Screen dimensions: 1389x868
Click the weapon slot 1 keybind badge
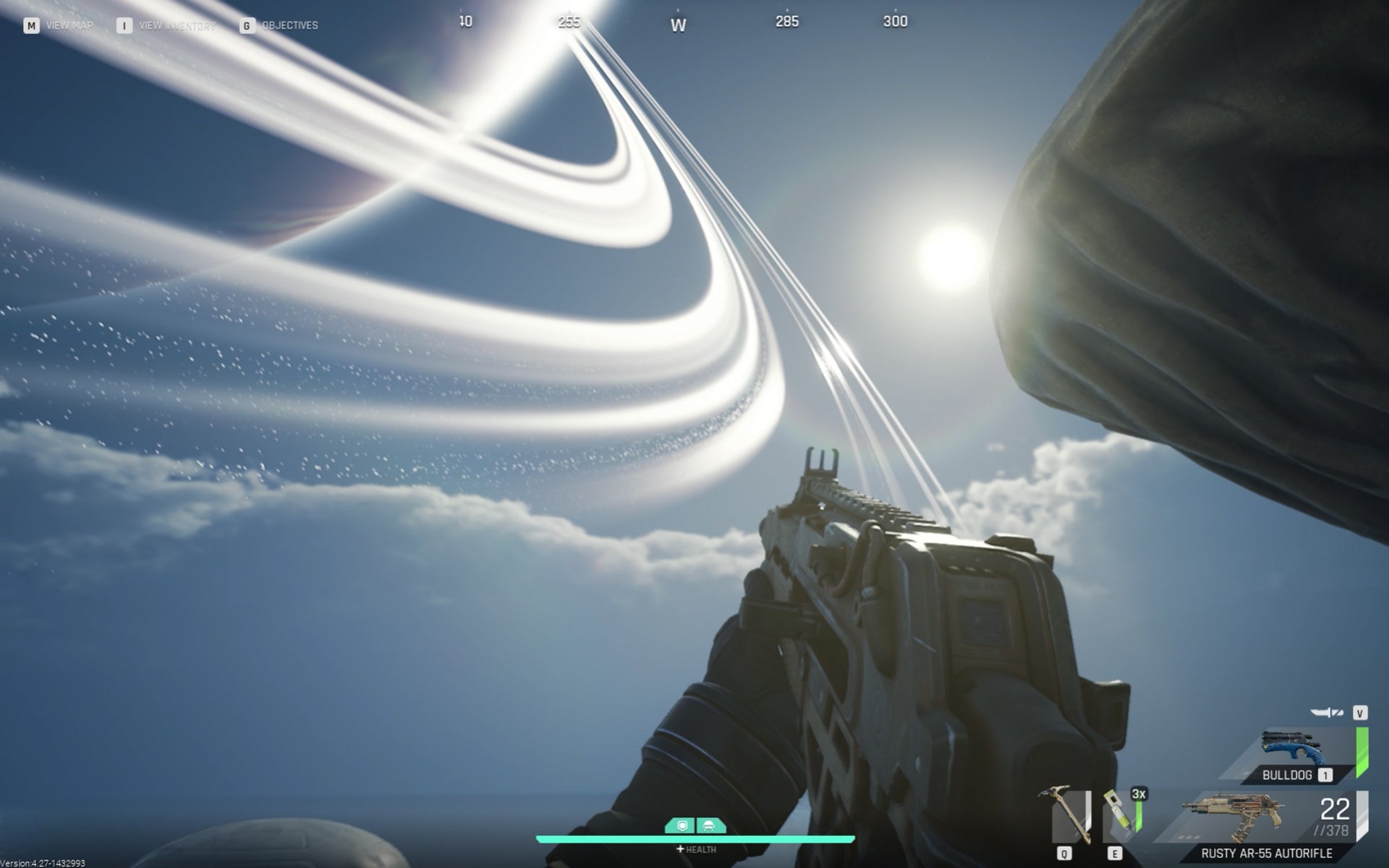1324,775
